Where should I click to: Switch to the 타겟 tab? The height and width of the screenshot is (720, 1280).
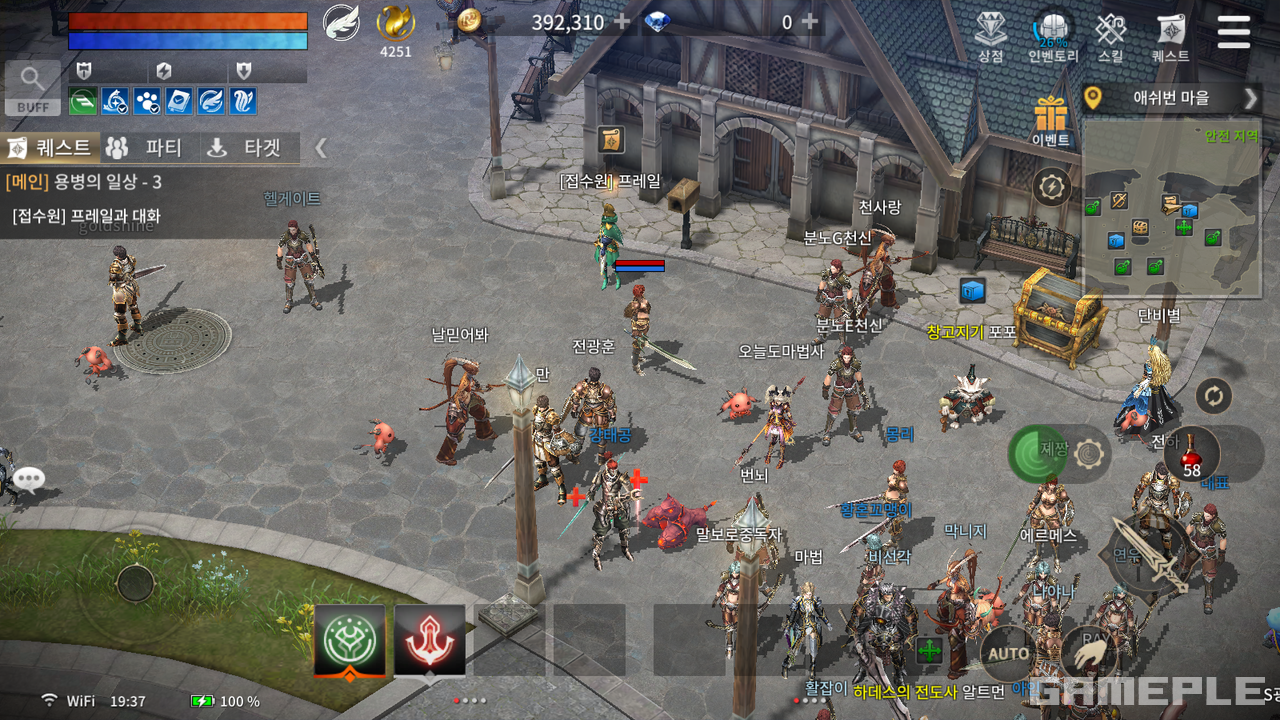point(247,148)
